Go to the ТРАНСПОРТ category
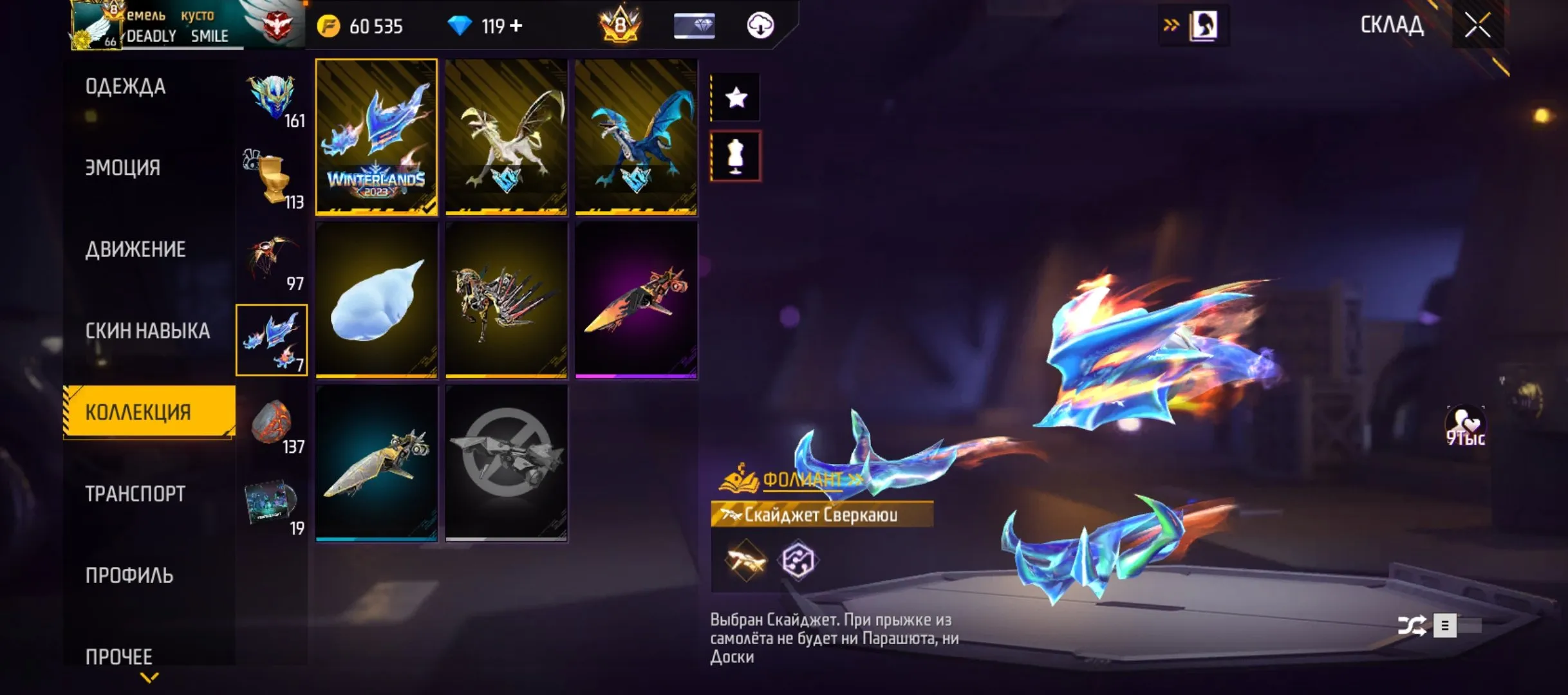 pos(135,494)
